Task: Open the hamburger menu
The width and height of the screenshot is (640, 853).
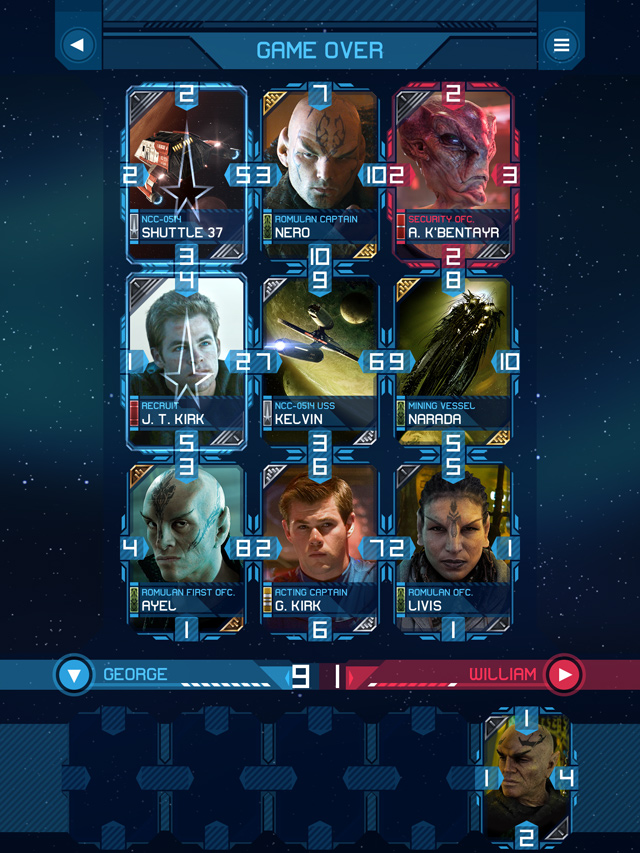Action: point(562,45)
